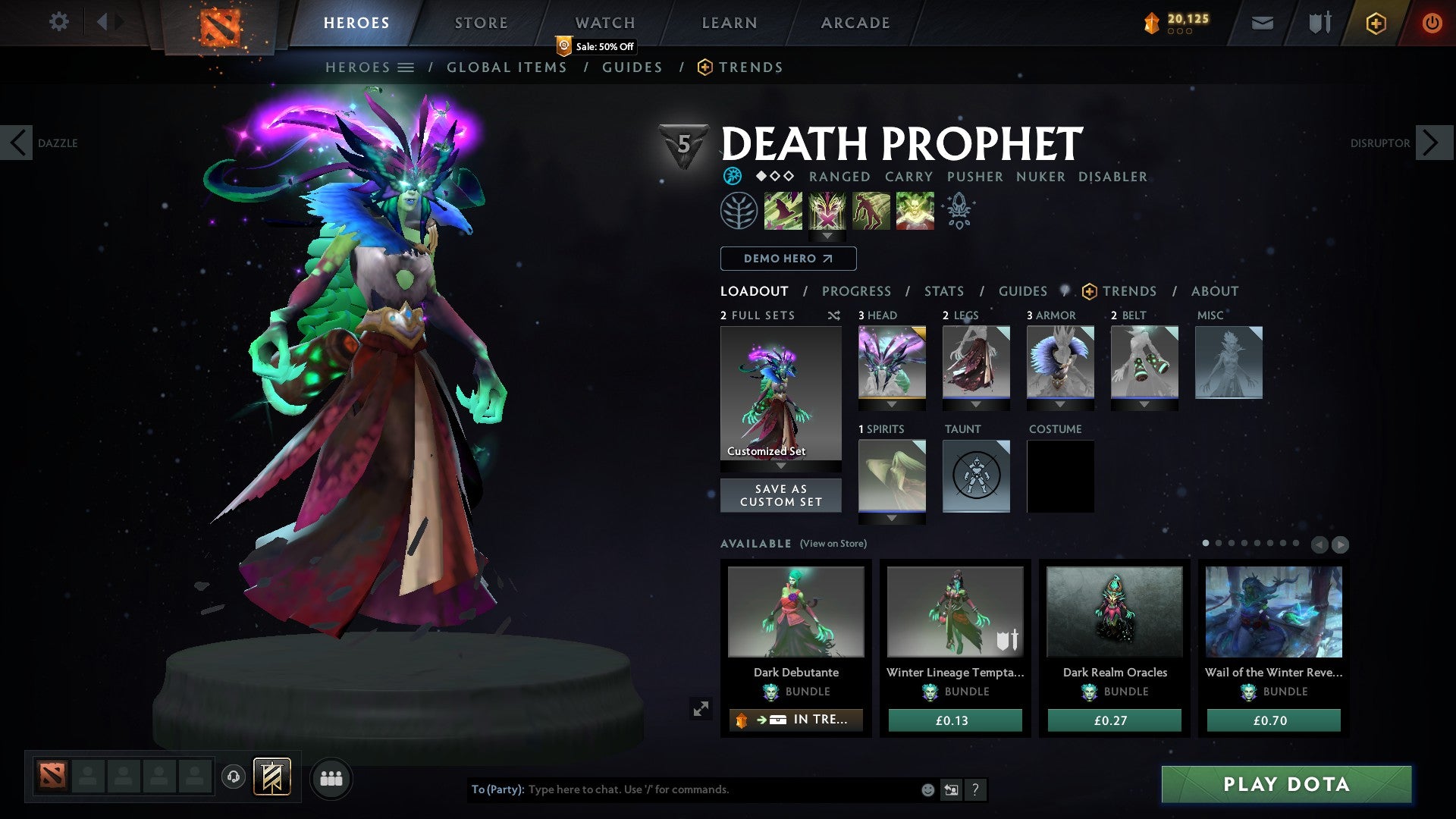This screenshot has height=819, width=1456.
Task: Click the Demo Hero button
Action: tap(787, 259)
